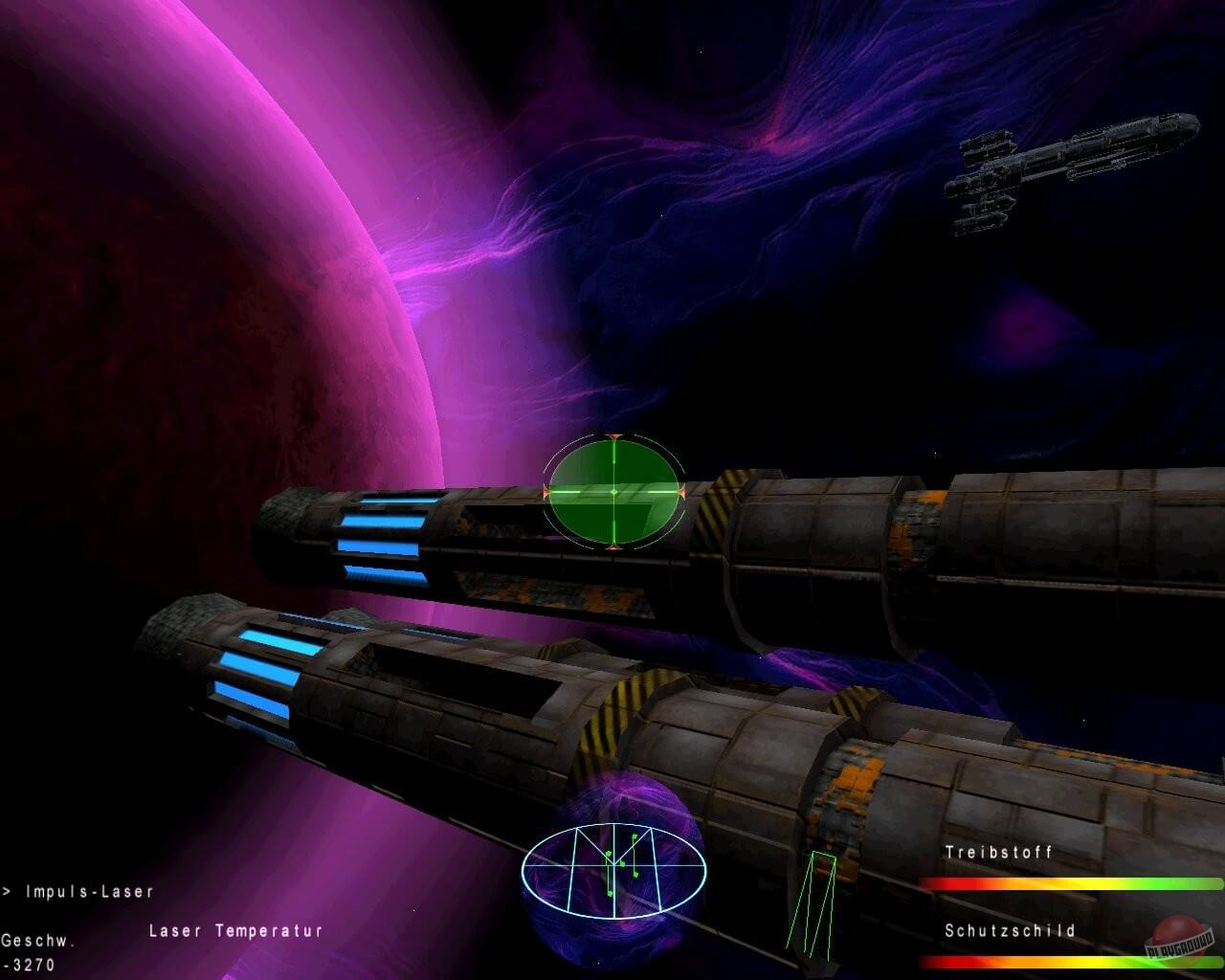Toggle the Laser Temperatur readout
The width and height of the screenshot is (1225, 980).
[x=234, y=928]
